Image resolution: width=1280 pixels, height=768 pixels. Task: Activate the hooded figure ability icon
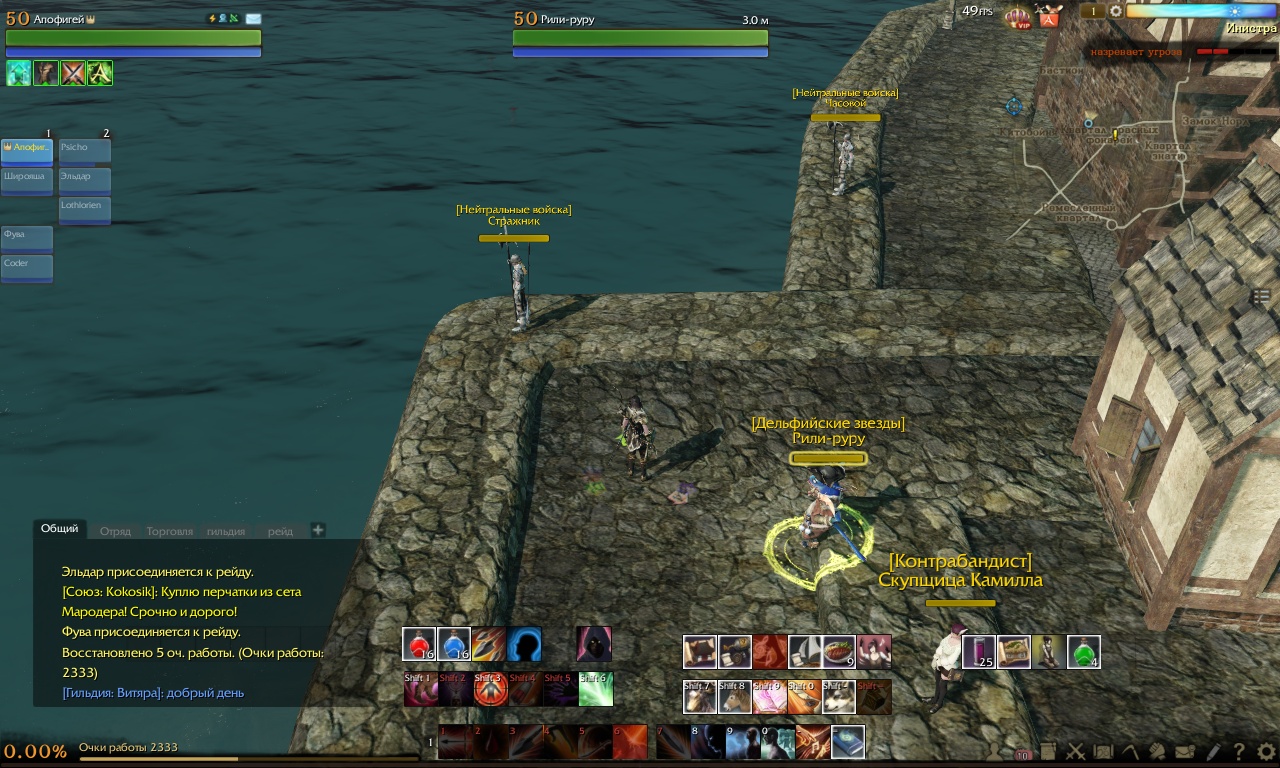pos(594,644)
